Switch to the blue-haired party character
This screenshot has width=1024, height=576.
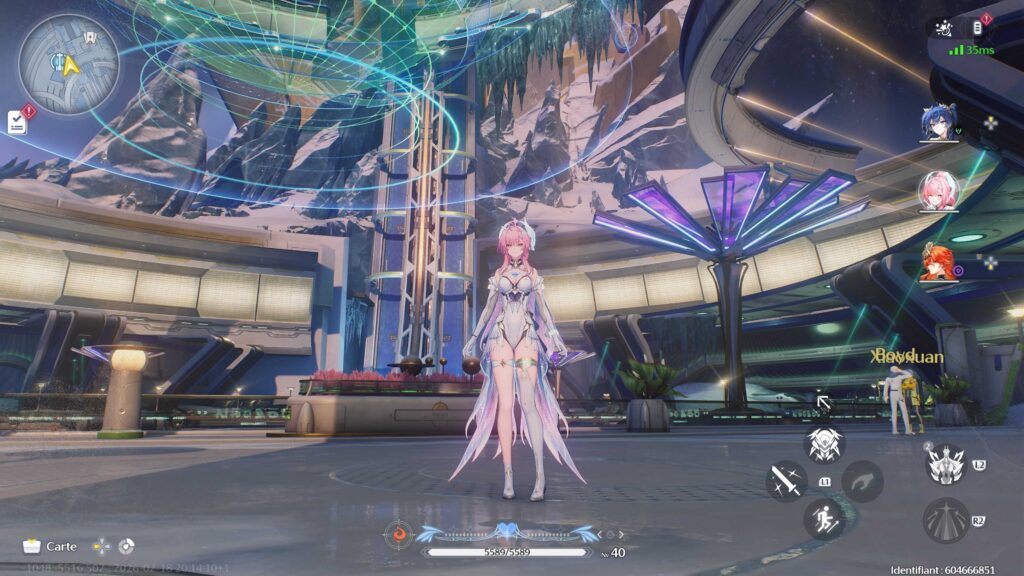click(x=939, y=123)
